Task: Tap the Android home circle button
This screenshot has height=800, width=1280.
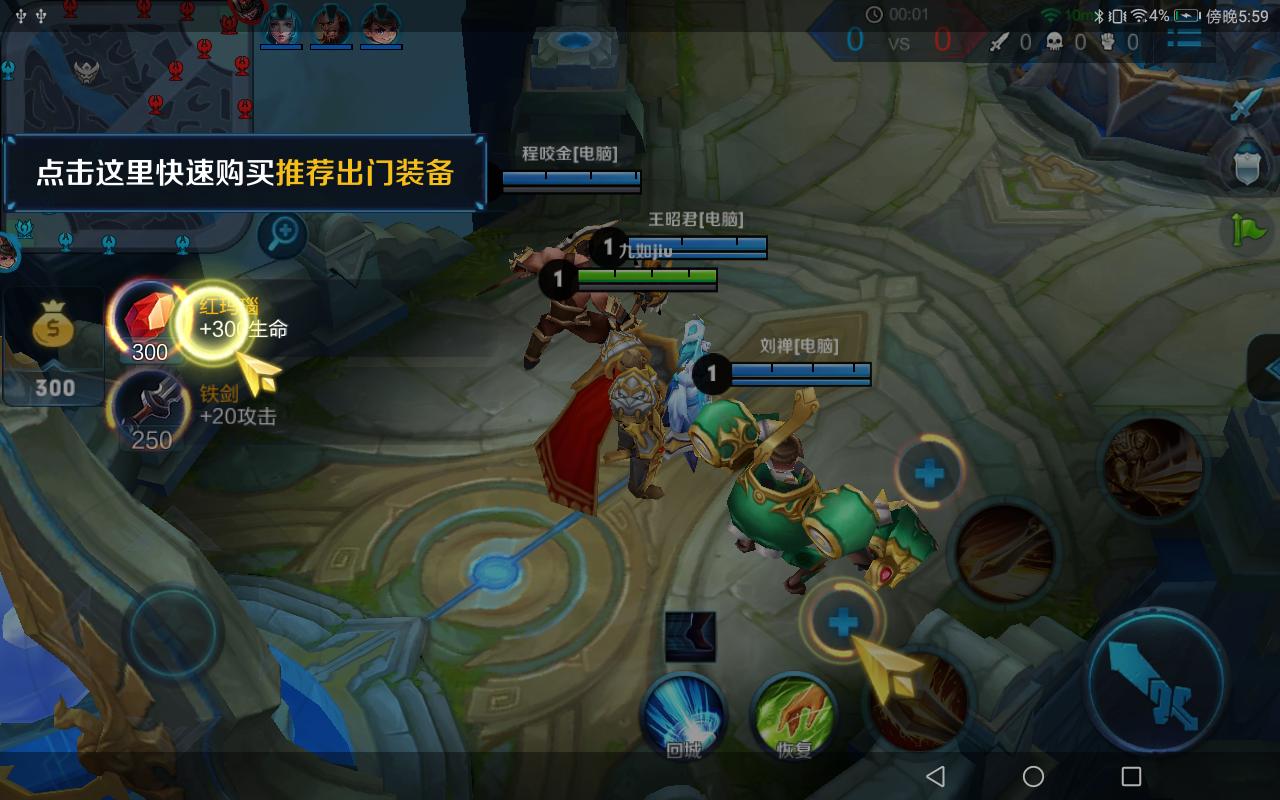Action: pos(1033,776)
